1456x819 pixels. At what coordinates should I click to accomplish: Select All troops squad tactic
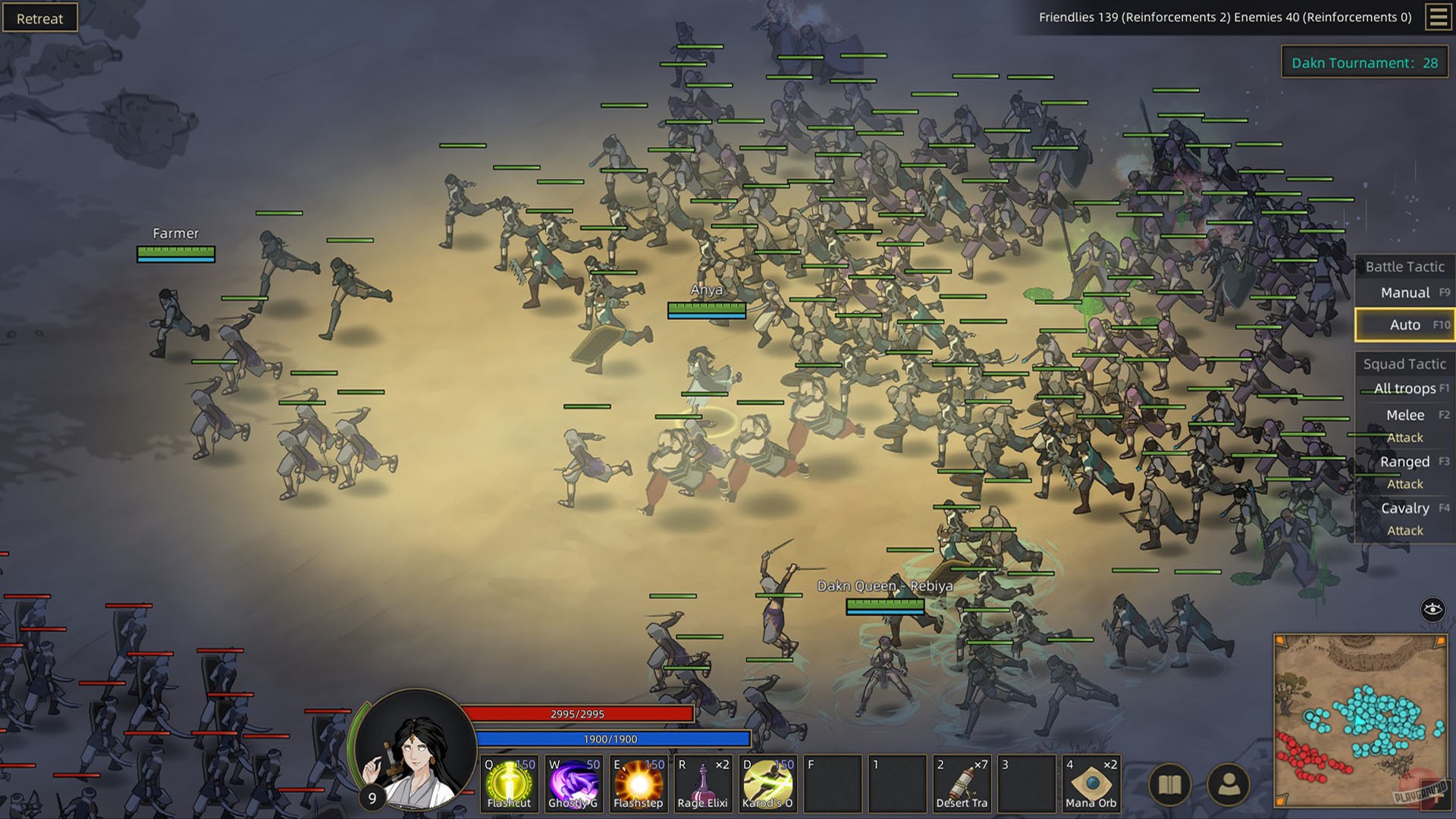pos(1404,388)
